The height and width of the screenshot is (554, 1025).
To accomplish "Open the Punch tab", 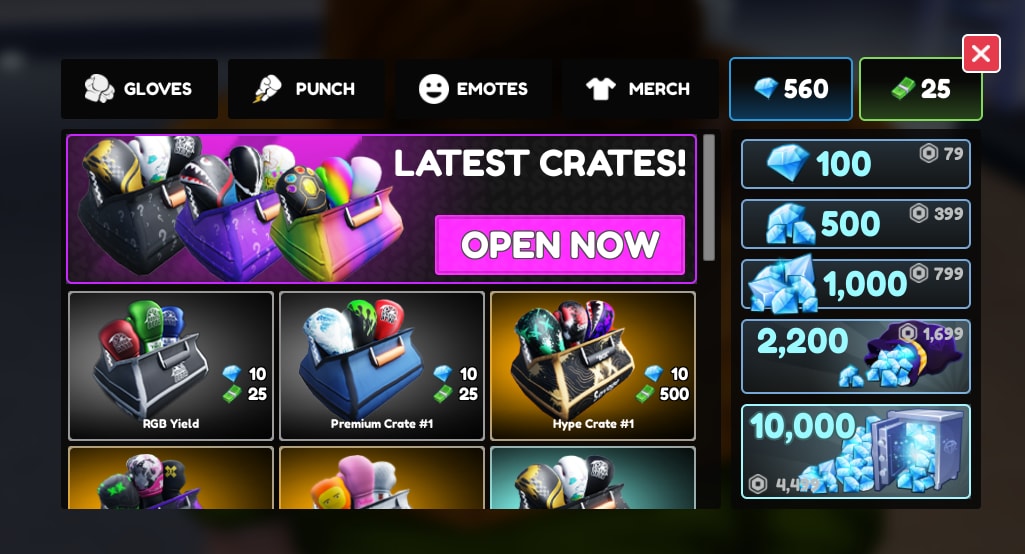I will [x=306, y=89].
